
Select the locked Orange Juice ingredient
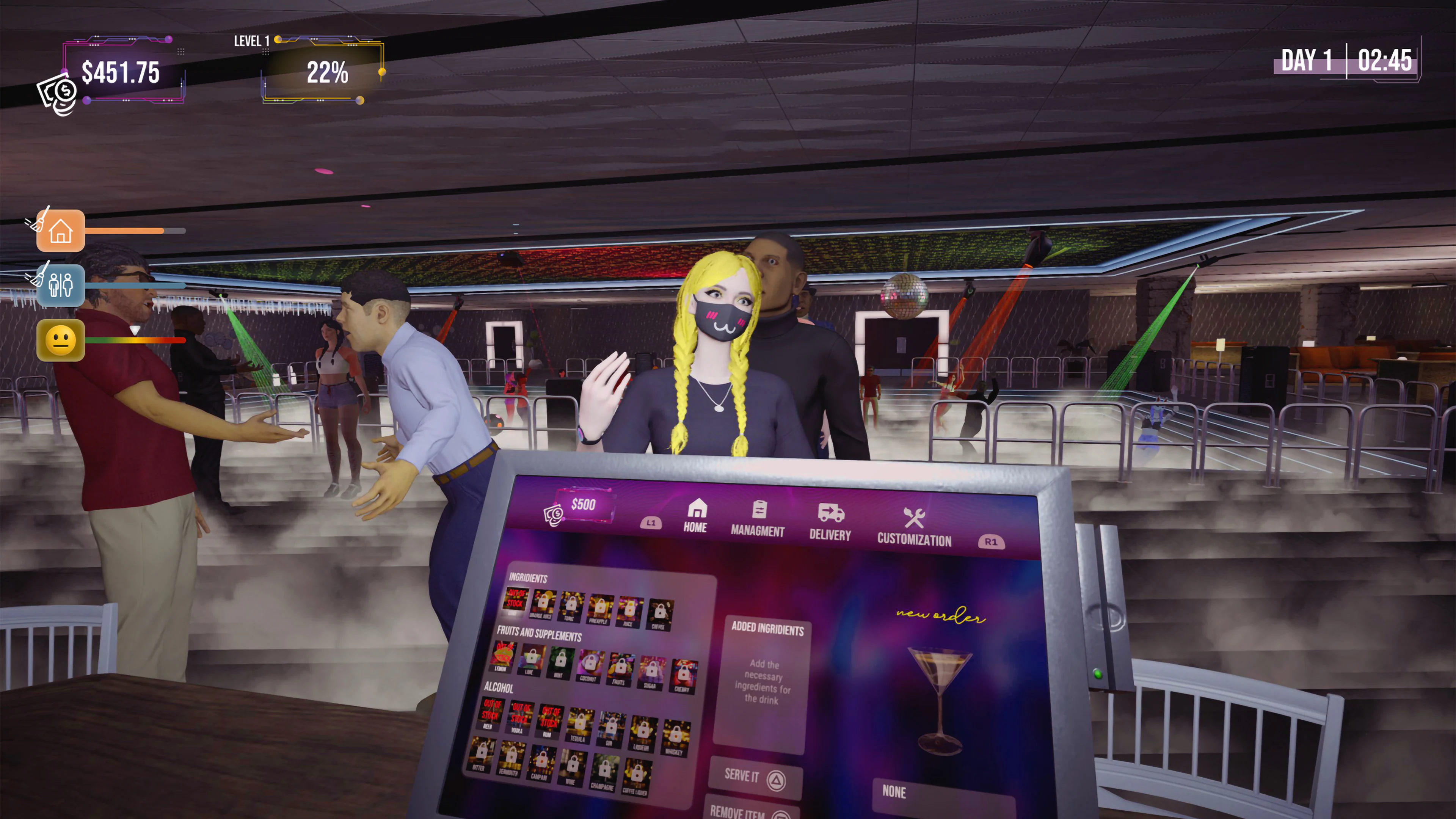pyautogui.click(x=543, y=604)
